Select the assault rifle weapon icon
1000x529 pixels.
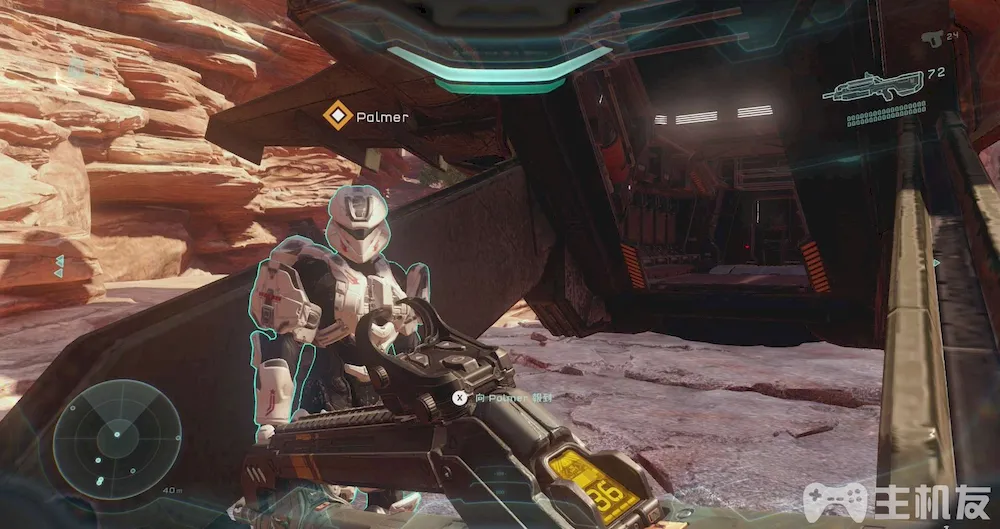(864, 90)
